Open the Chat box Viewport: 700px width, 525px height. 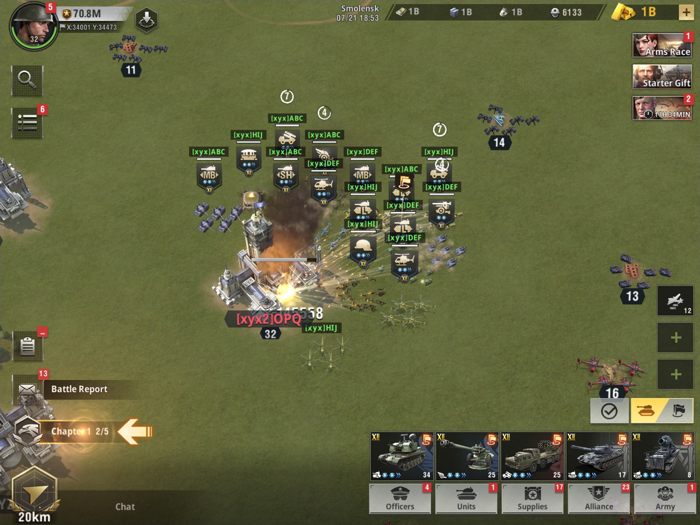pyautogui.click(x=125, y=507)
